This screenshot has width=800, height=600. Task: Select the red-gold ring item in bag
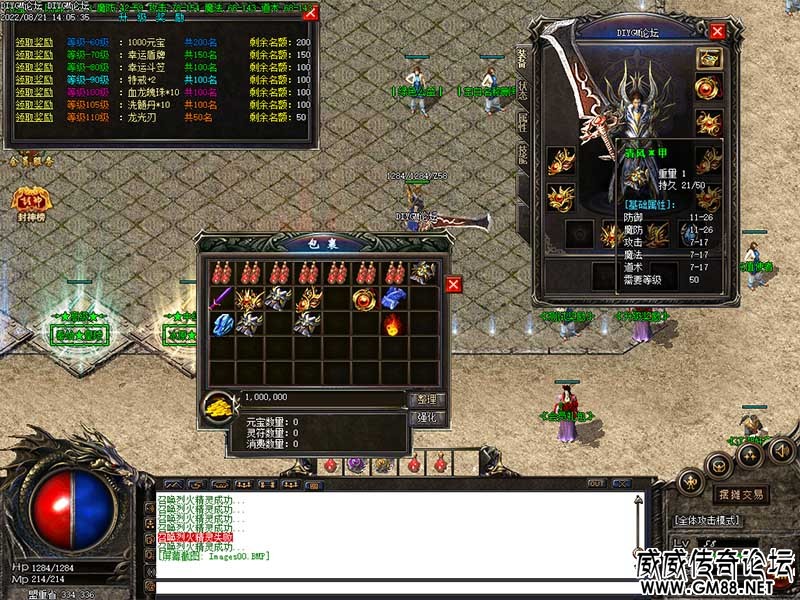(x=364, y=297)
